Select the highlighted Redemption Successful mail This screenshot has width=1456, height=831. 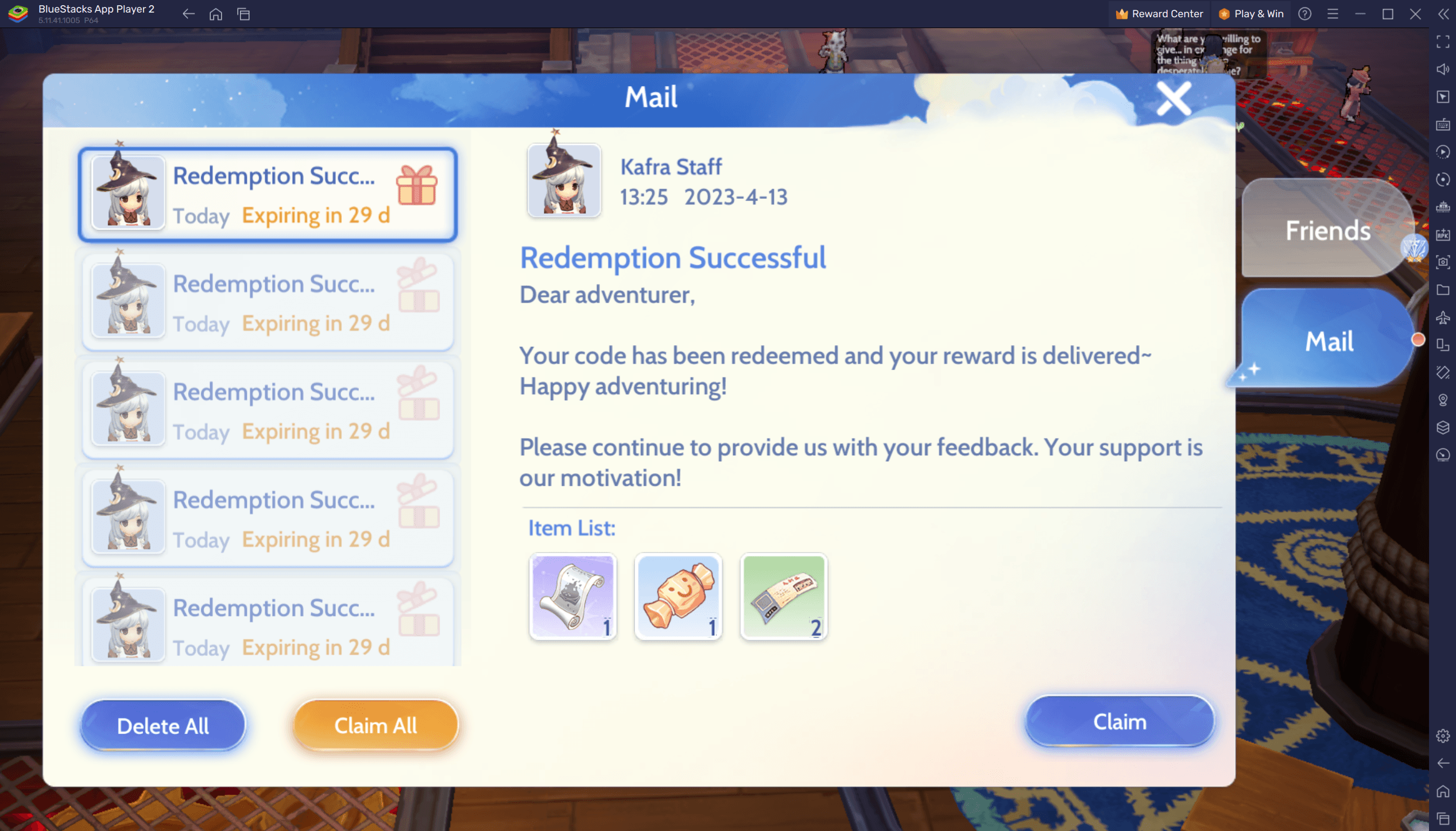[x=268, y=194]
